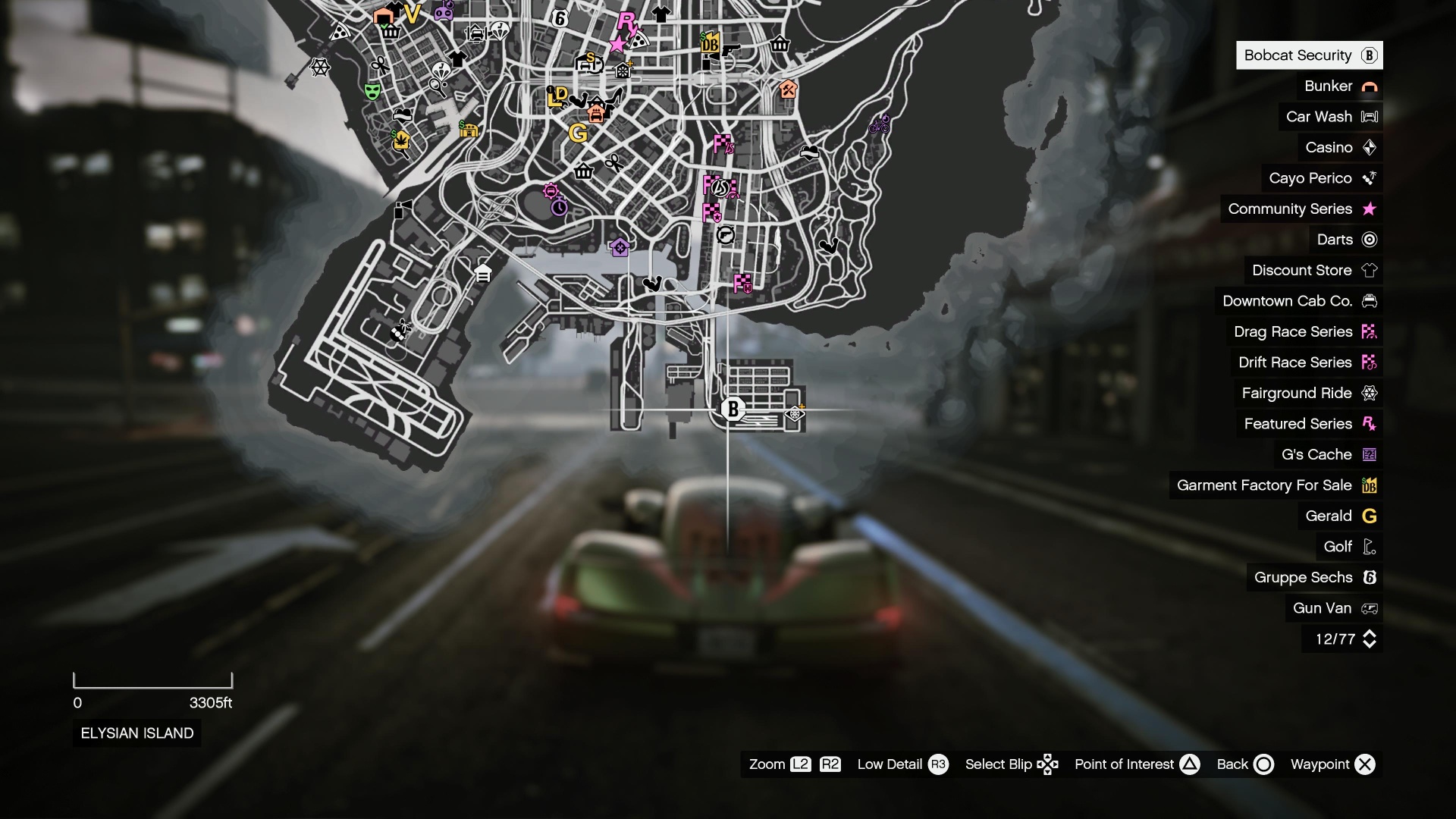Viewport: 1456px width, 819px height.
Task: Select the Golf icon in the legend
Action: click(1369, 546)
